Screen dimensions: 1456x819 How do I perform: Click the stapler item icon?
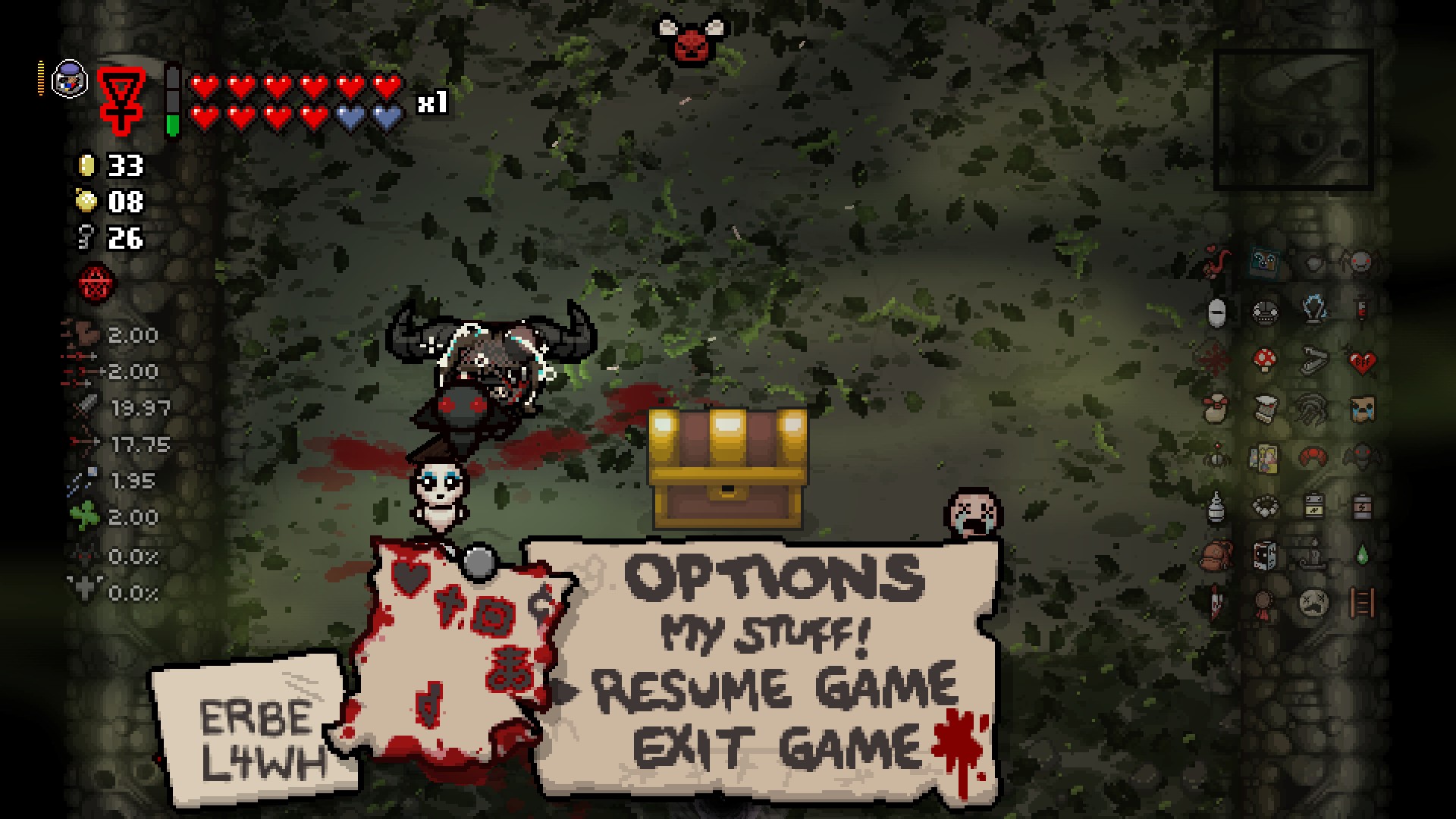pos(1313,359)
